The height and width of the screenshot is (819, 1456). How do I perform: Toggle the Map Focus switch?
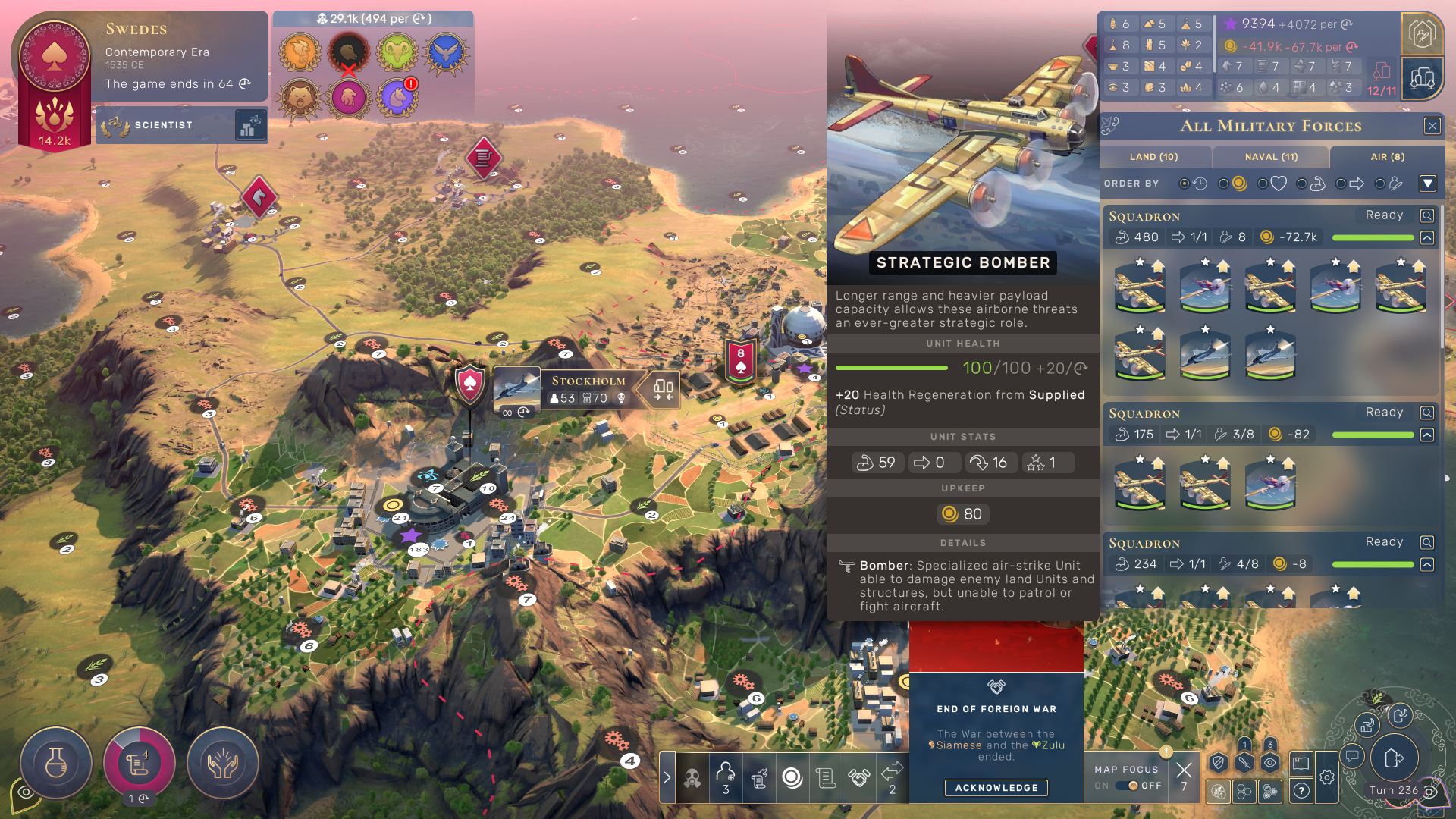pos(1128,786)
